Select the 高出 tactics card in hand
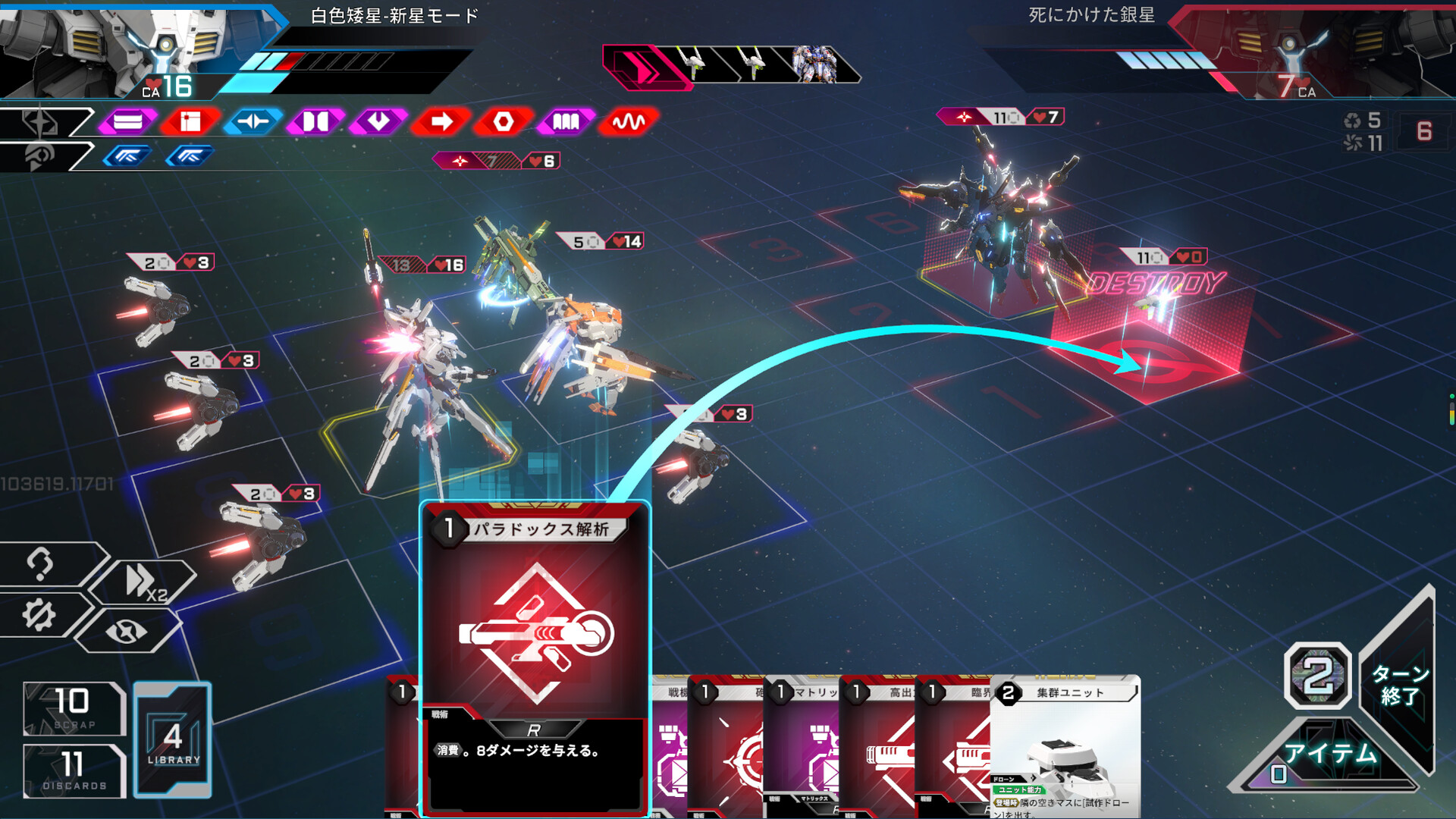 coord(878,751)
